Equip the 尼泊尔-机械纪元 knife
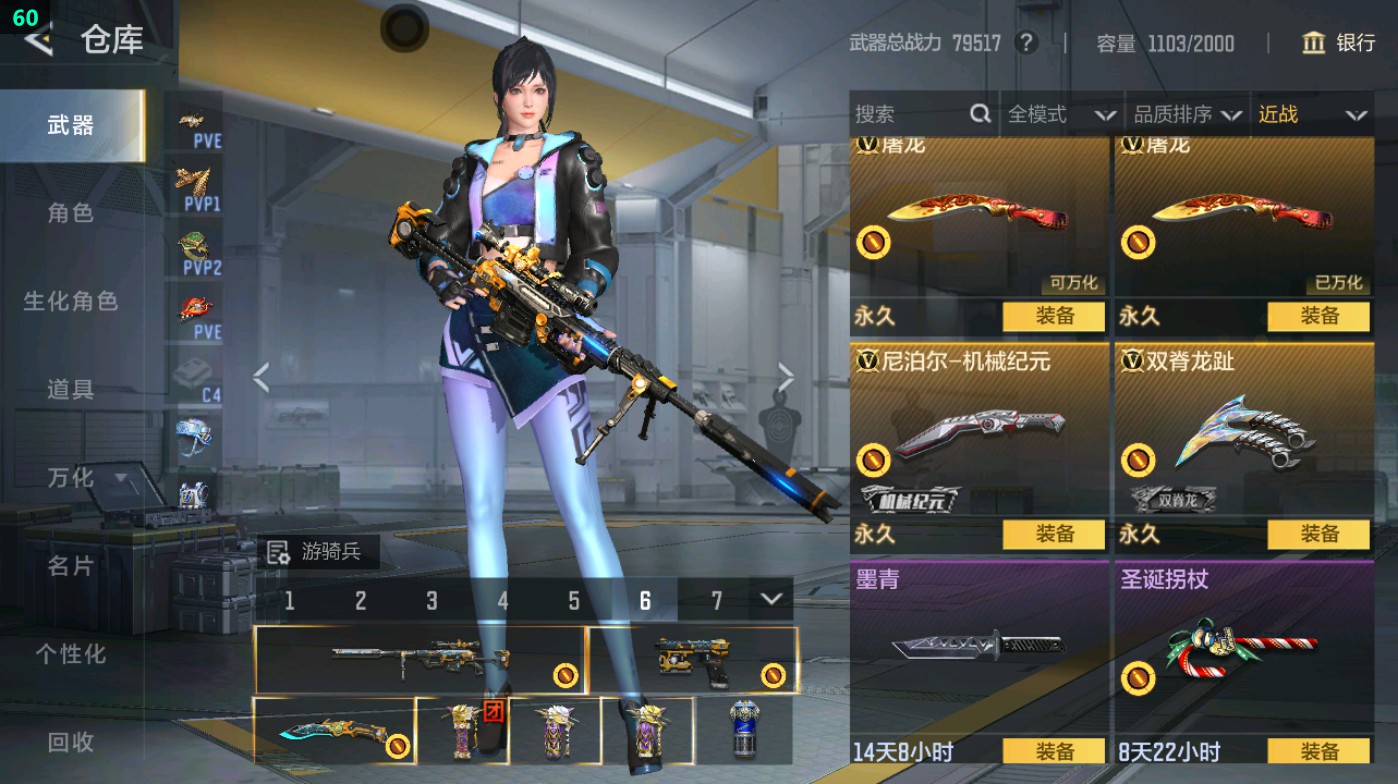 coord(1054,534)
